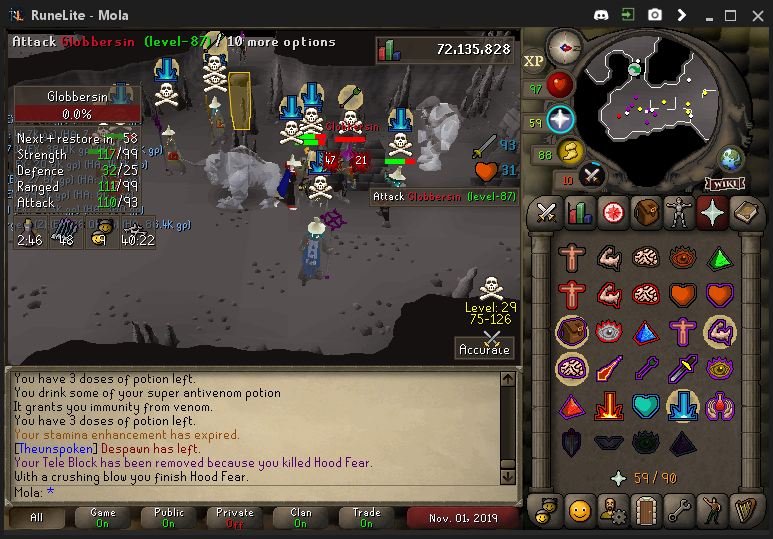Activate the special attack orb
This screenshot has height=539, width=773.
point(592,175)
